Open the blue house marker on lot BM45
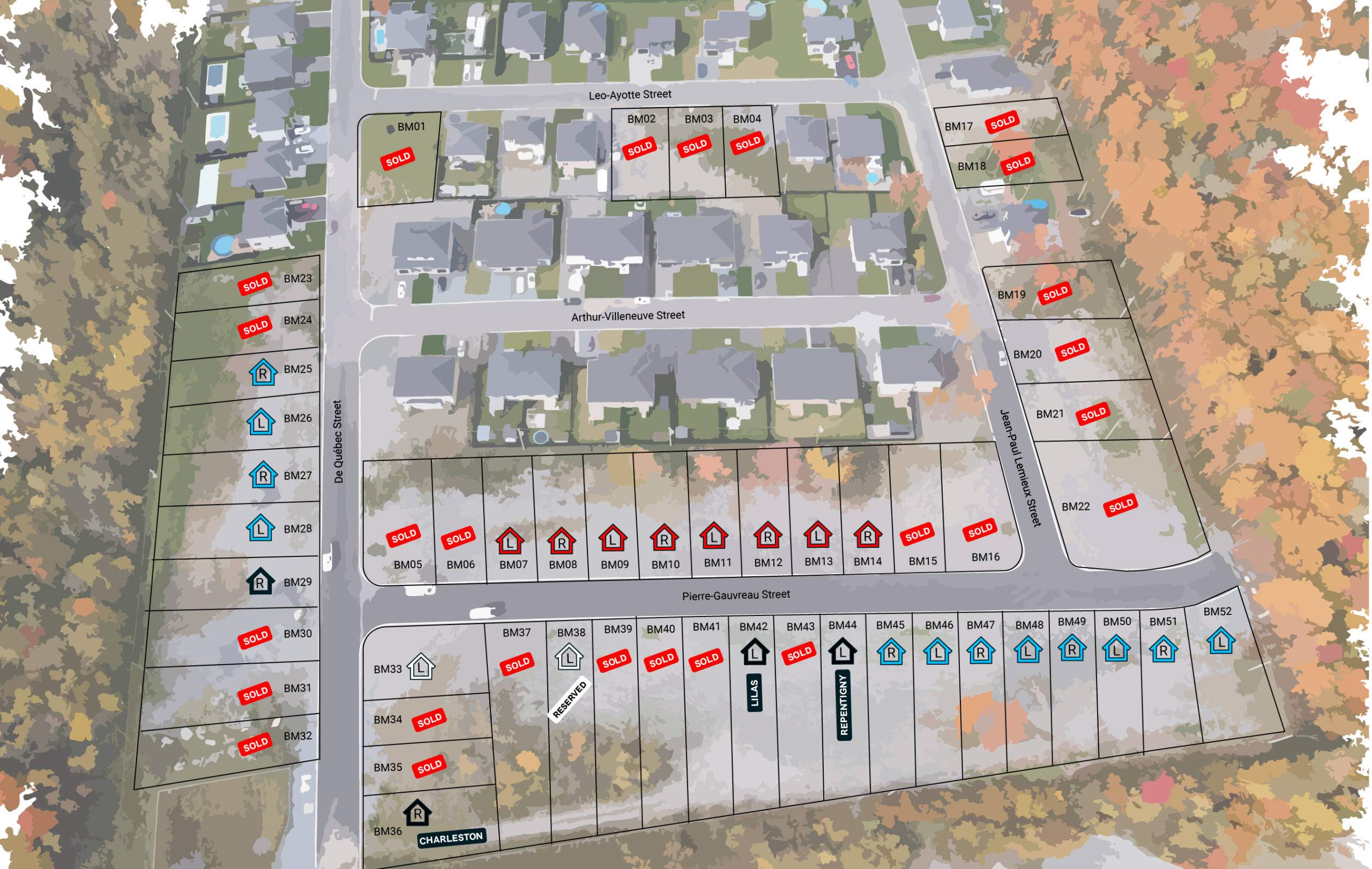The width and height of the screenshot is (1372, 869). pos(891,652)
